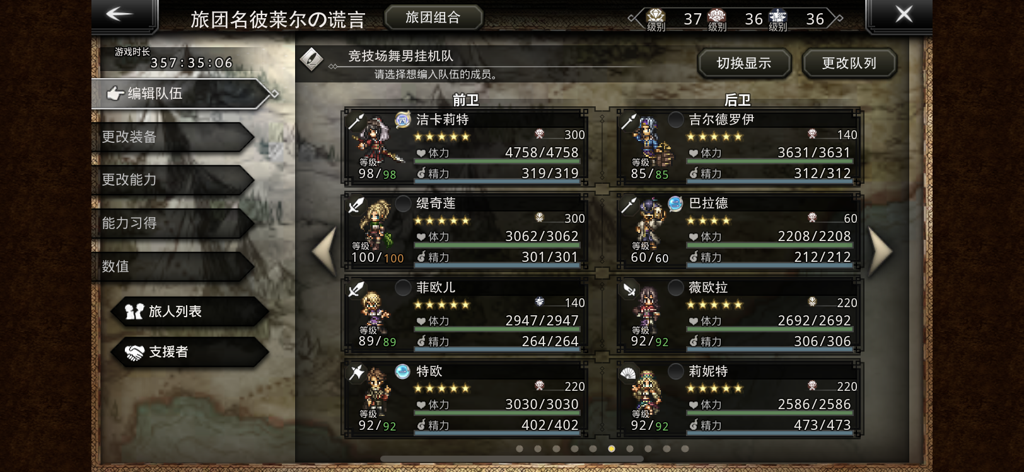Switch to the 更改装备 equipment tab

coord(170,137)
